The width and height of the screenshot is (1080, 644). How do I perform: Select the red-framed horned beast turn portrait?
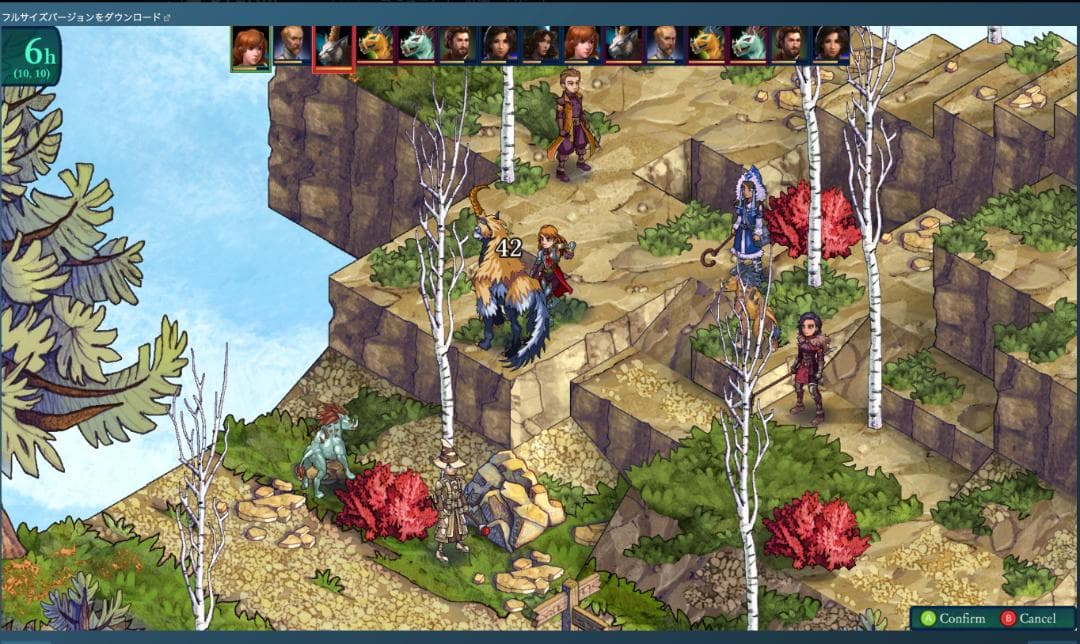(x=333, y=47)
